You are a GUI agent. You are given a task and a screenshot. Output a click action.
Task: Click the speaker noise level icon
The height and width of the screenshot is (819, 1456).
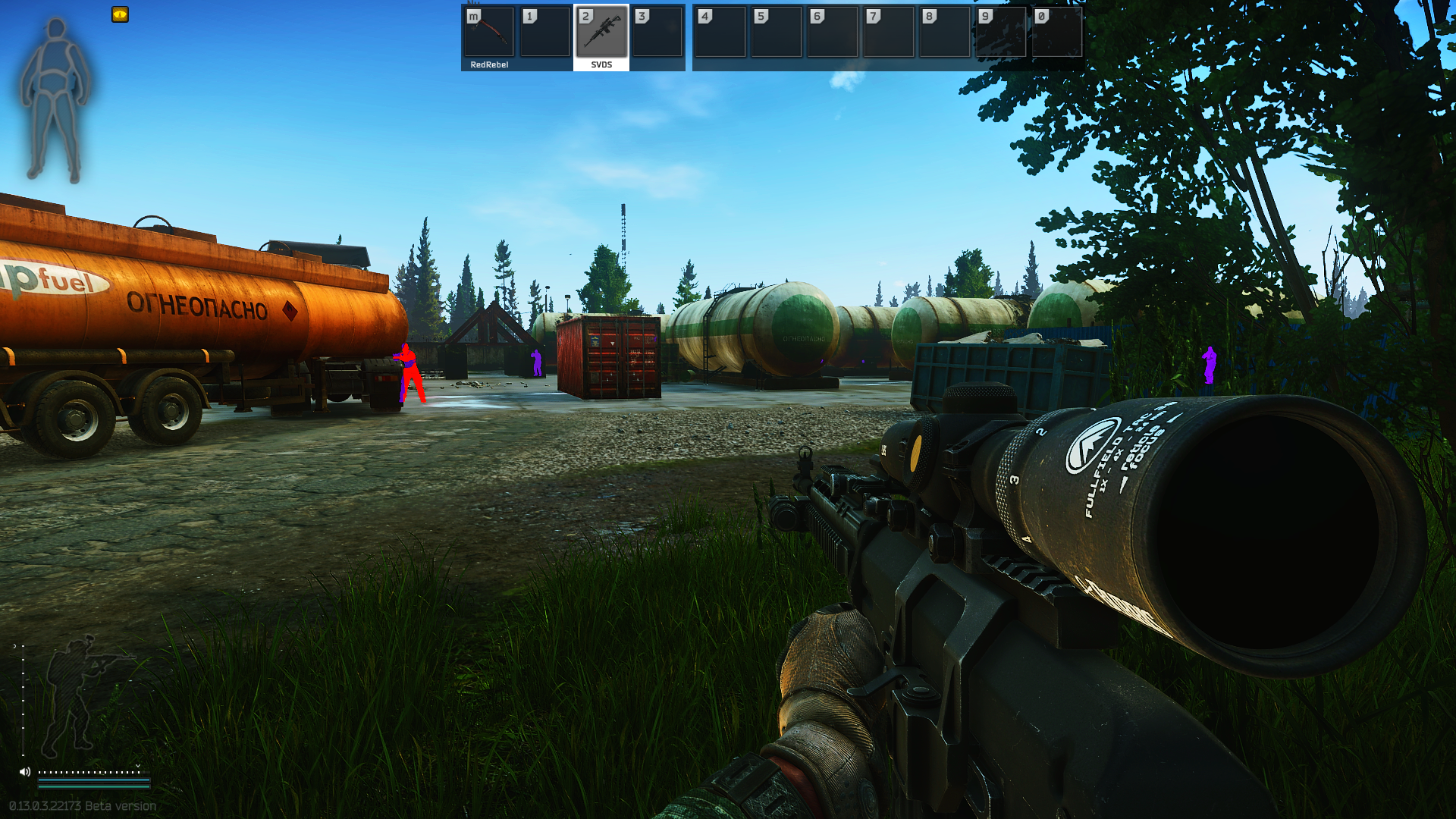pyautogui.click(x=25, y=772)
